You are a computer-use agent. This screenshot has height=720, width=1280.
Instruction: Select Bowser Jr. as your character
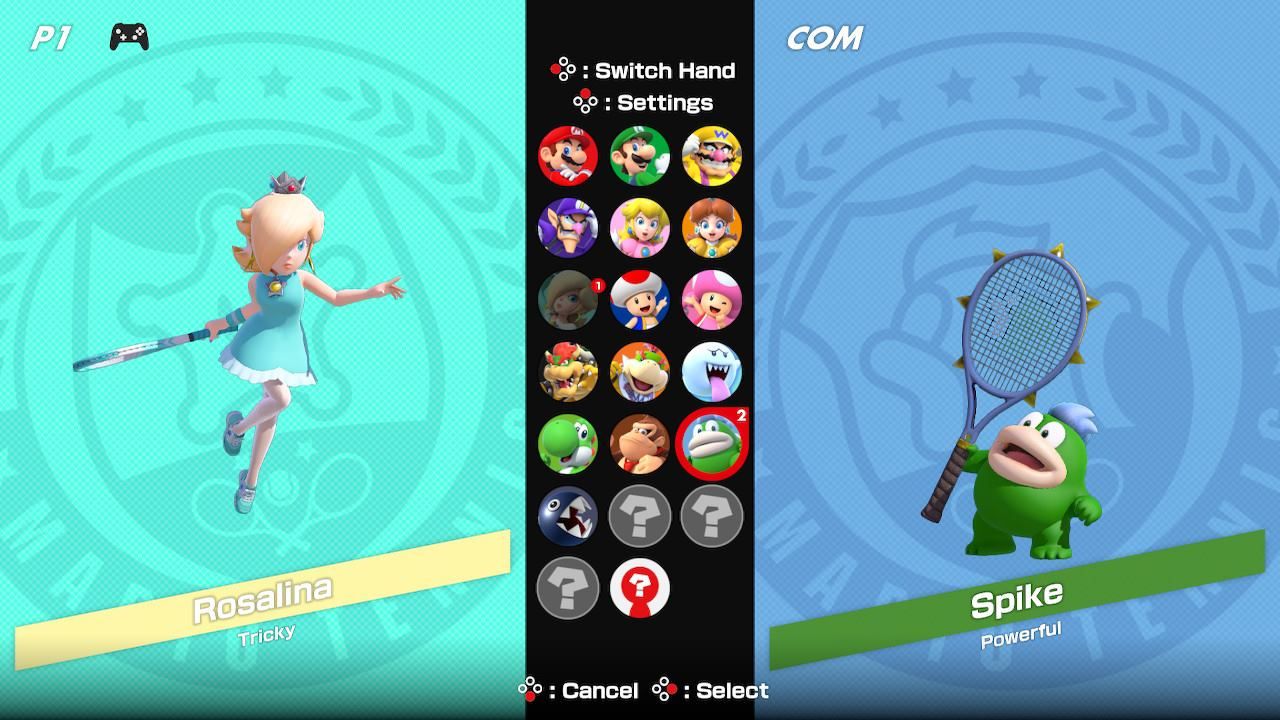pos(641,372)
